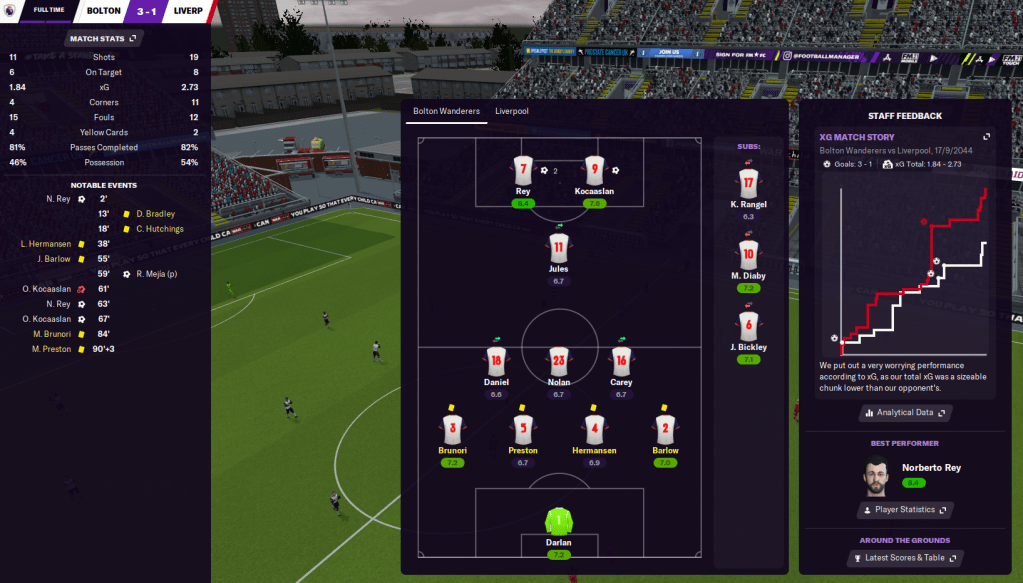1023x583 pixels.
Task: Select Barlow's number 2 shirt
Action: [x=665, y=429]
